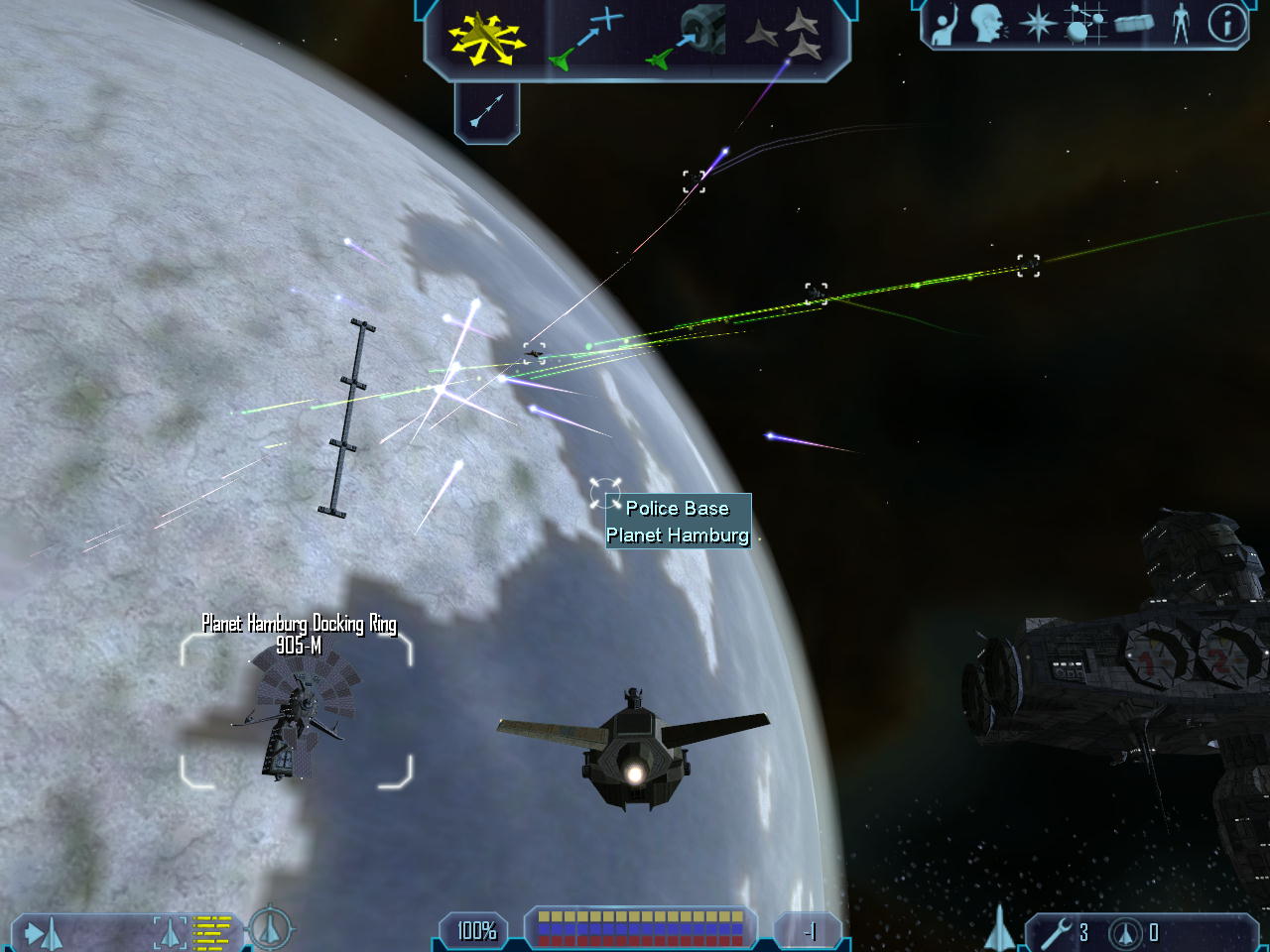
Task: Use the wrench nanobot repair icon
Action: [1056, 932]
